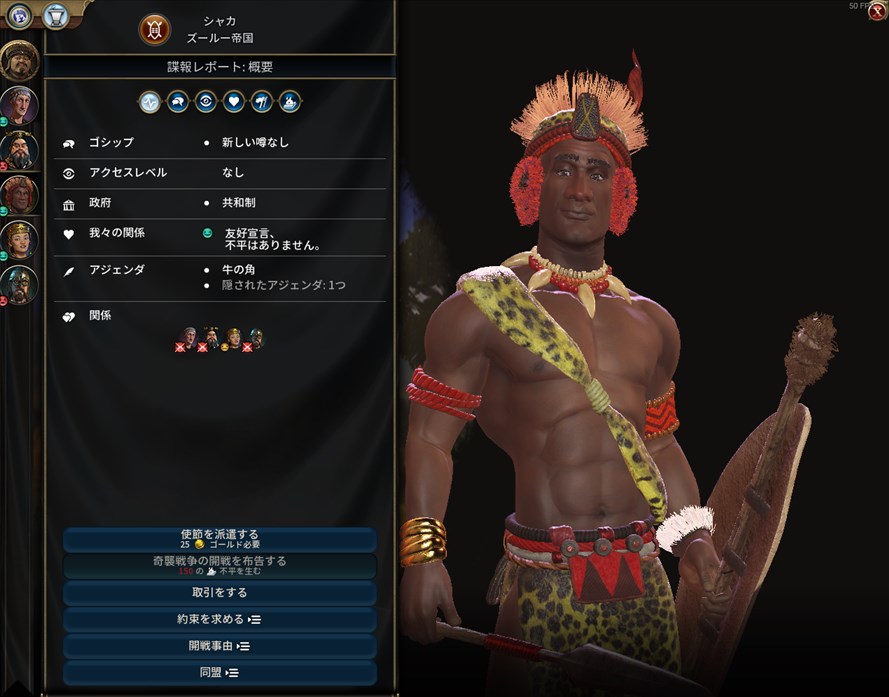The height and width of the screenshot is (697, 889).
Task: Open the alliance options (同盟)
Action: point(220,672)
